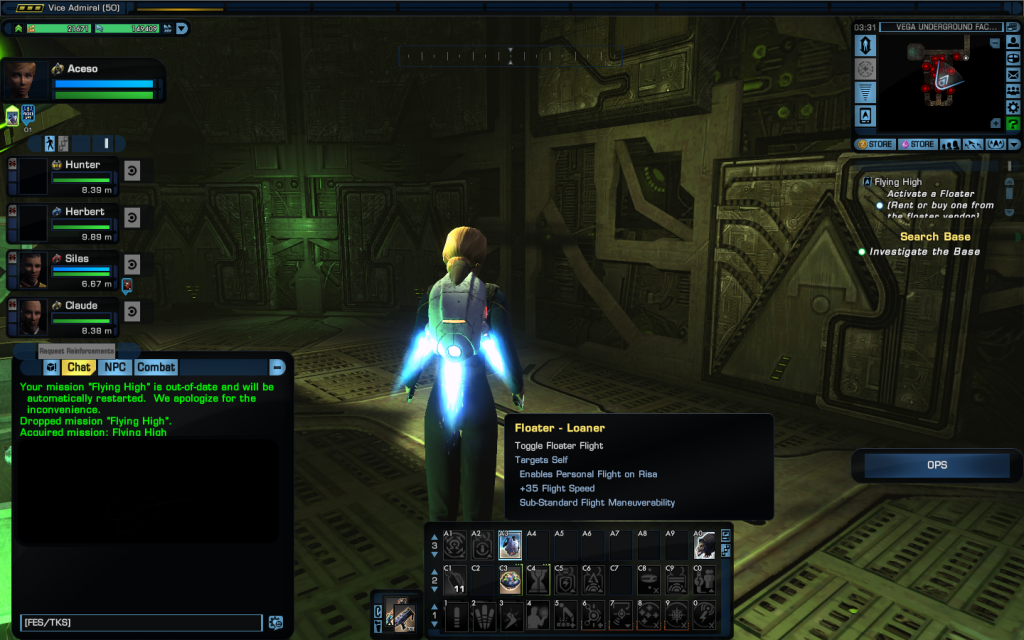Activate the Floater ability in slot A3

click(509, 545)
